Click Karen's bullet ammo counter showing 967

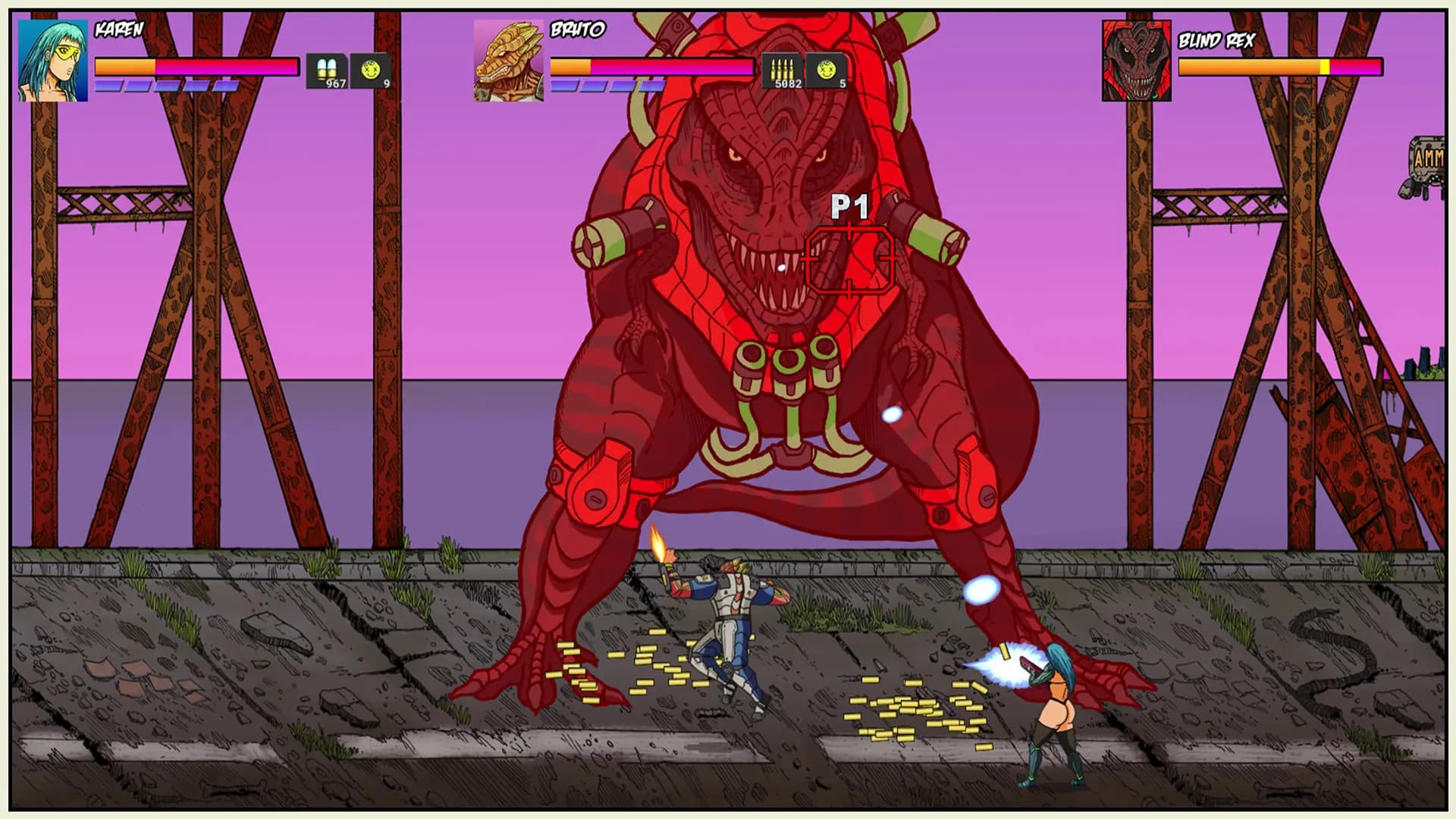[325, 68]
